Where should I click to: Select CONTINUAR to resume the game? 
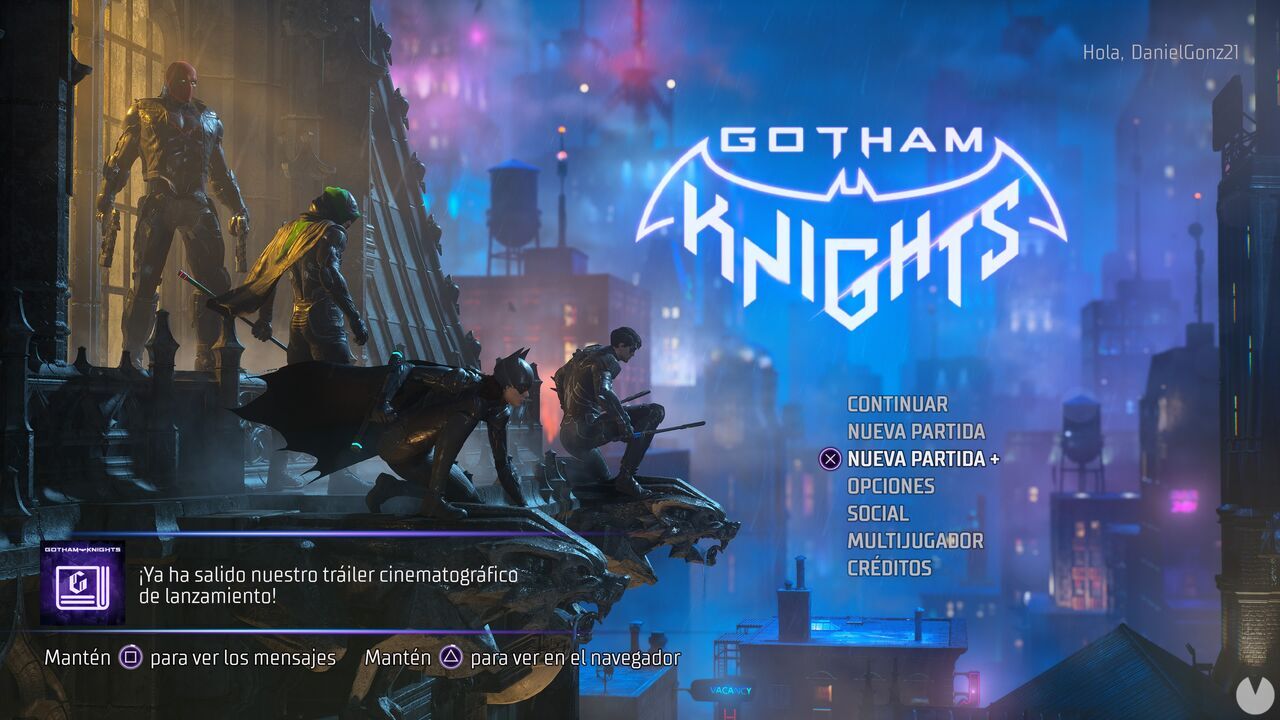pyautogui.click(x=896, y=405)
